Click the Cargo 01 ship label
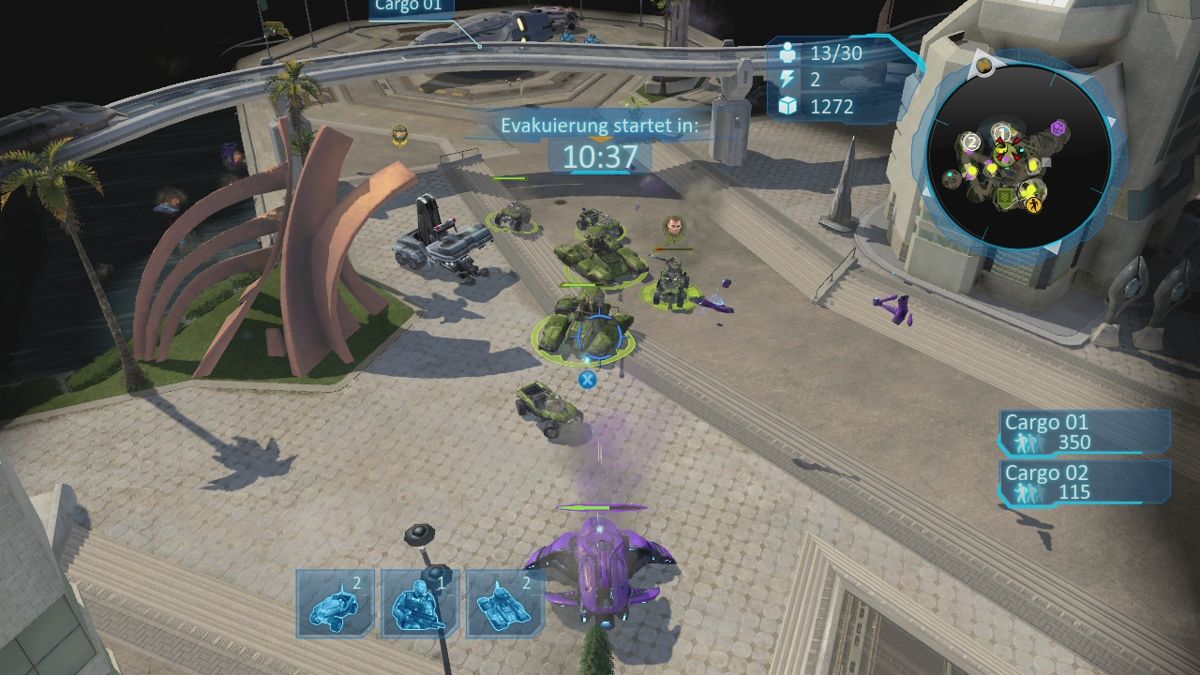Screen dimensions: 1200x675 (x=411, y=6)
